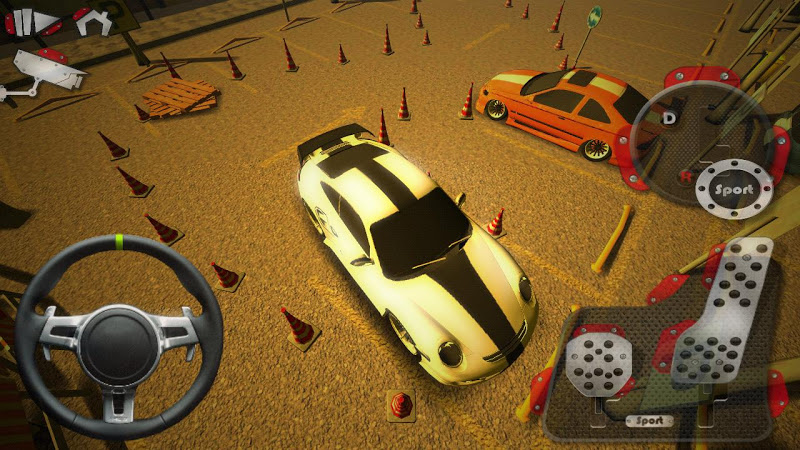Select the R reverse gear position

684,176
